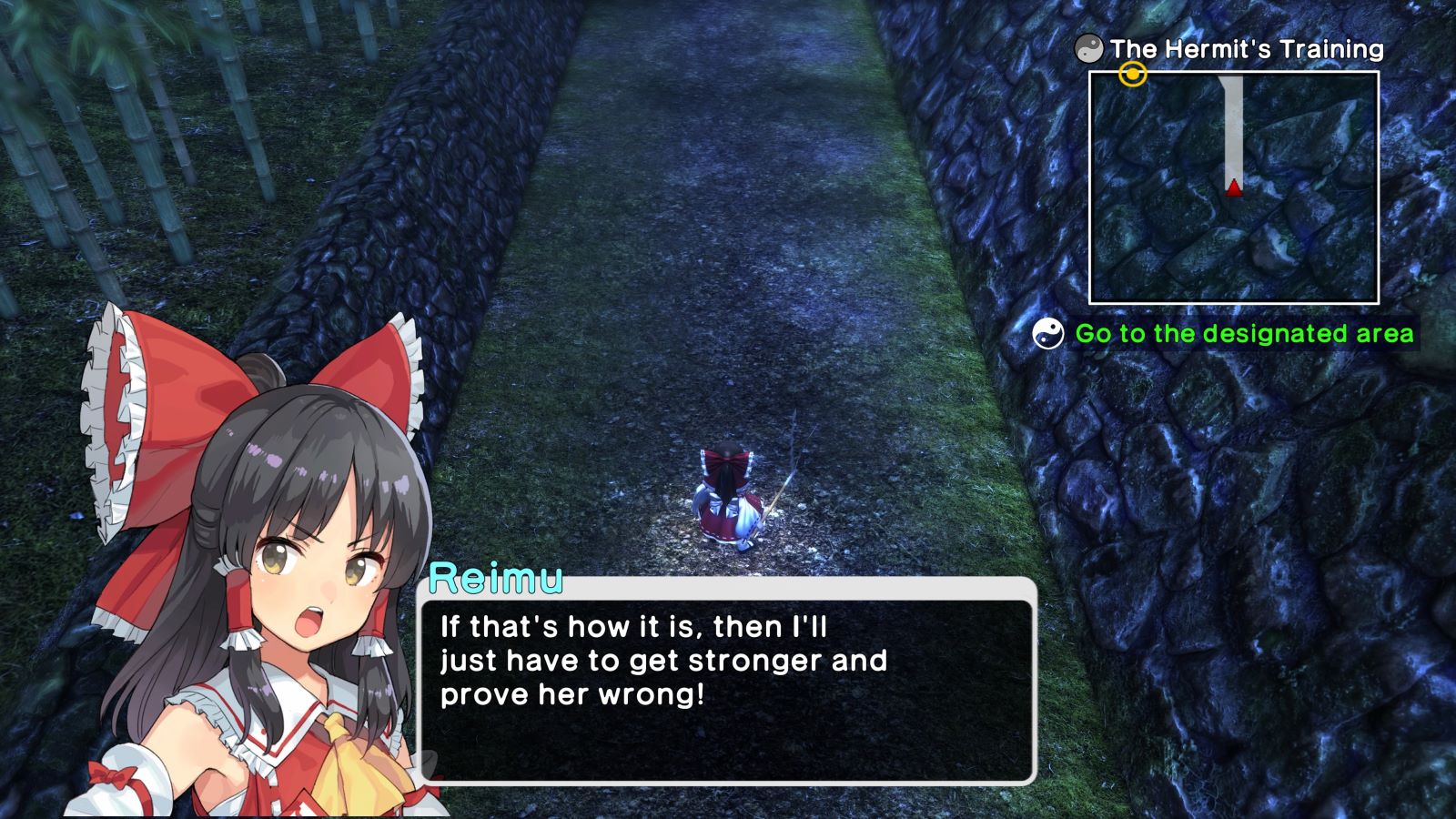Viewport: 1456px width, 819px height.
Task: Select the yellow destination marker on minimap
Action: pos(1133,75)
